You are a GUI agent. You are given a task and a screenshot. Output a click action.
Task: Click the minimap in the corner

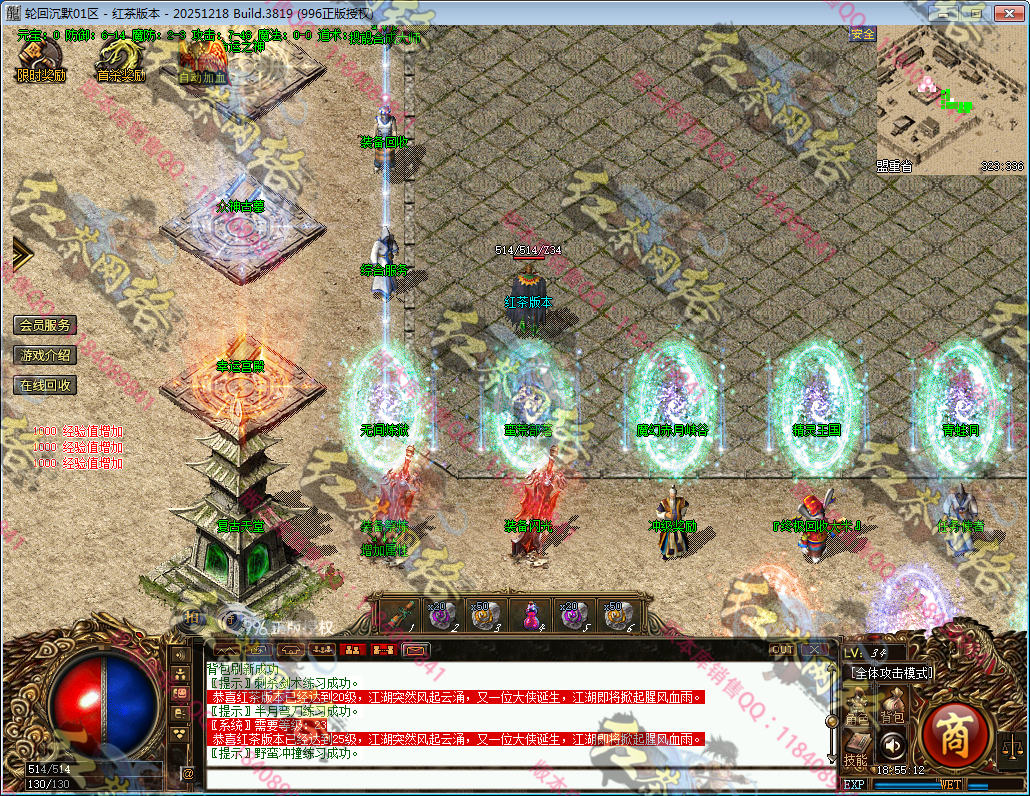pyautogui.click(x=951, y=100)
